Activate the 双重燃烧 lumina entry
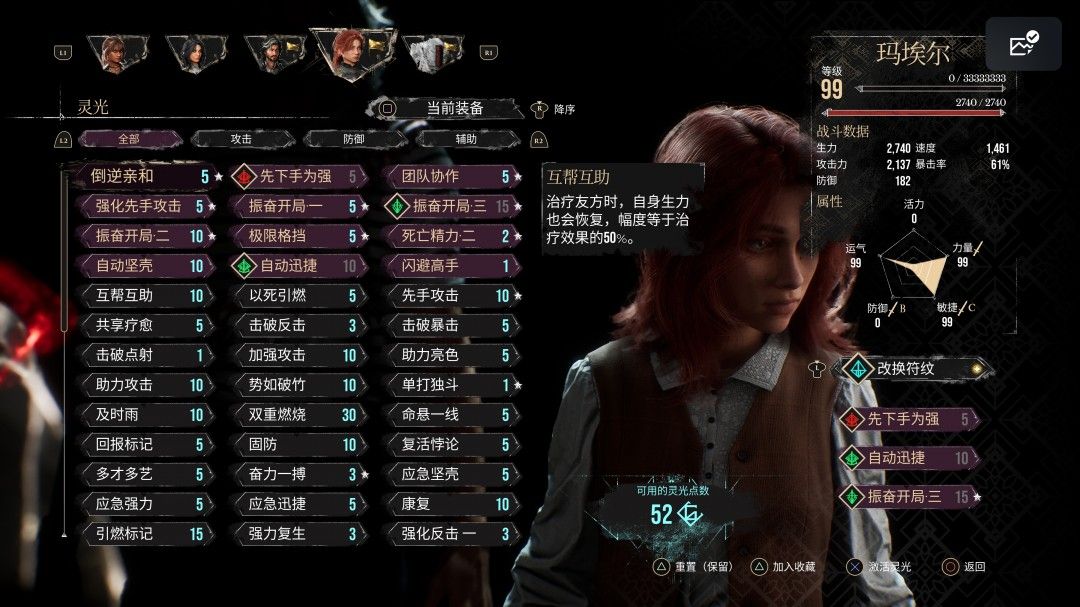Image resolution: width=1080 pixels, height=607 pixels. [x=296, y=414]
